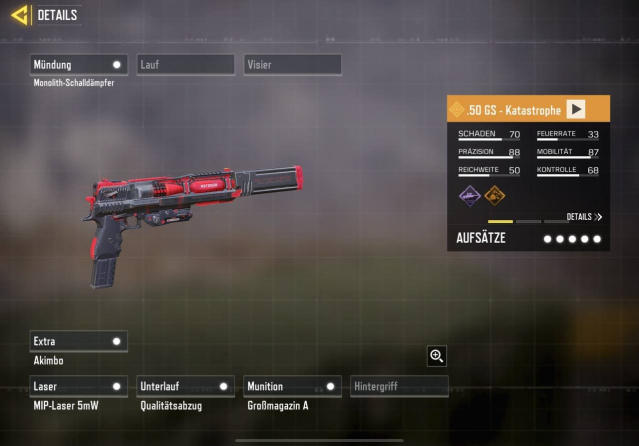This screenshot has width=639, height=446.
Task: Change the Munition attachment slot
Action: click(292, 386)
